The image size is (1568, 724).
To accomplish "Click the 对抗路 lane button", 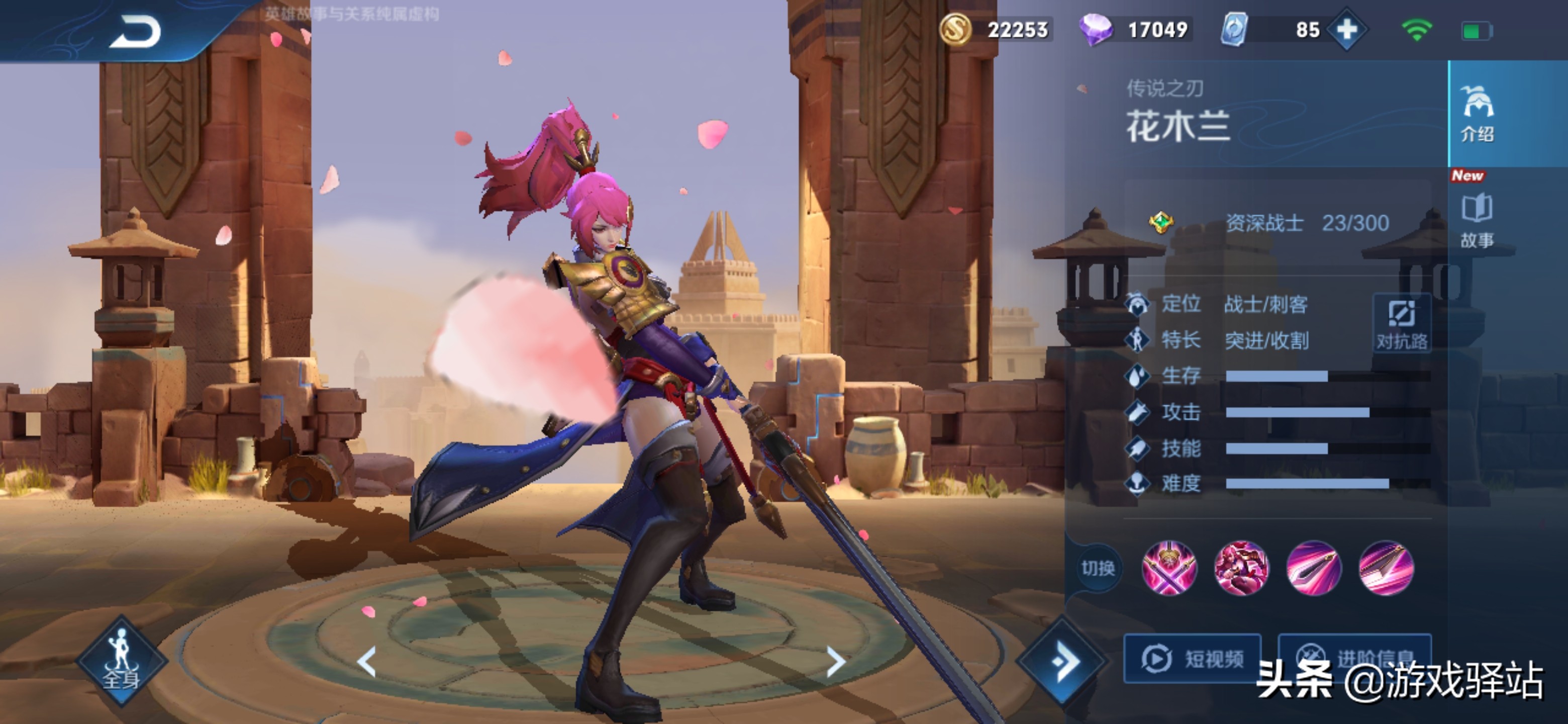I will [1402, 323].
